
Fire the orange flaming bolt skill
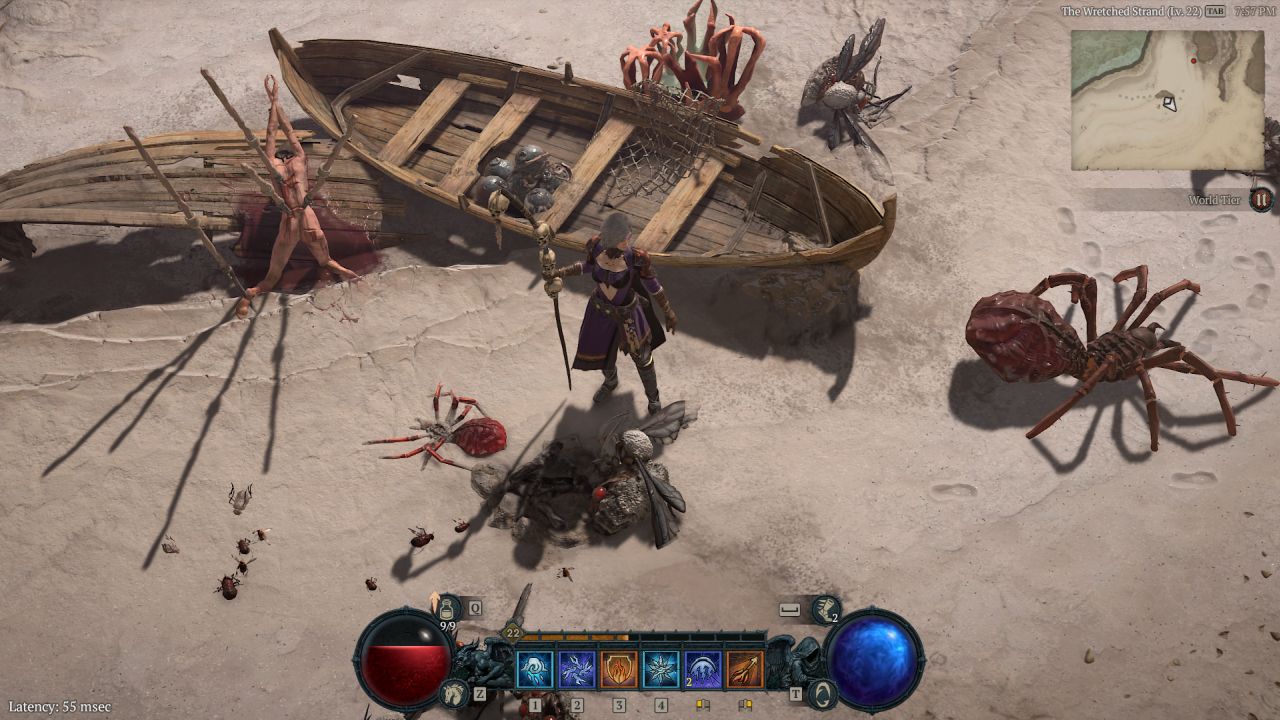(745, 669)
